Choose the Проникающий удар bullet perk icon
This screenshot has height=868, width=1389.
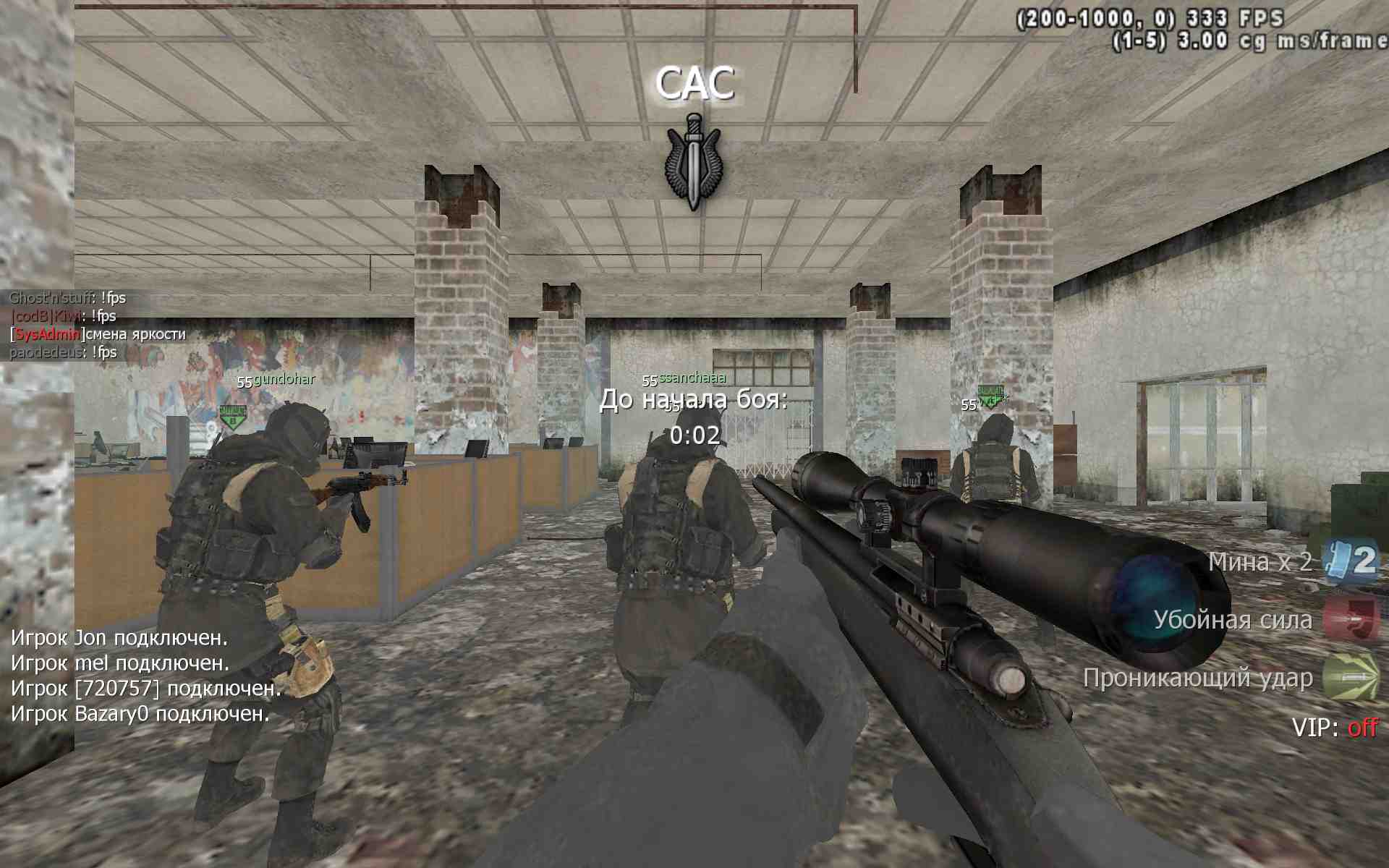click(1350, 677)
